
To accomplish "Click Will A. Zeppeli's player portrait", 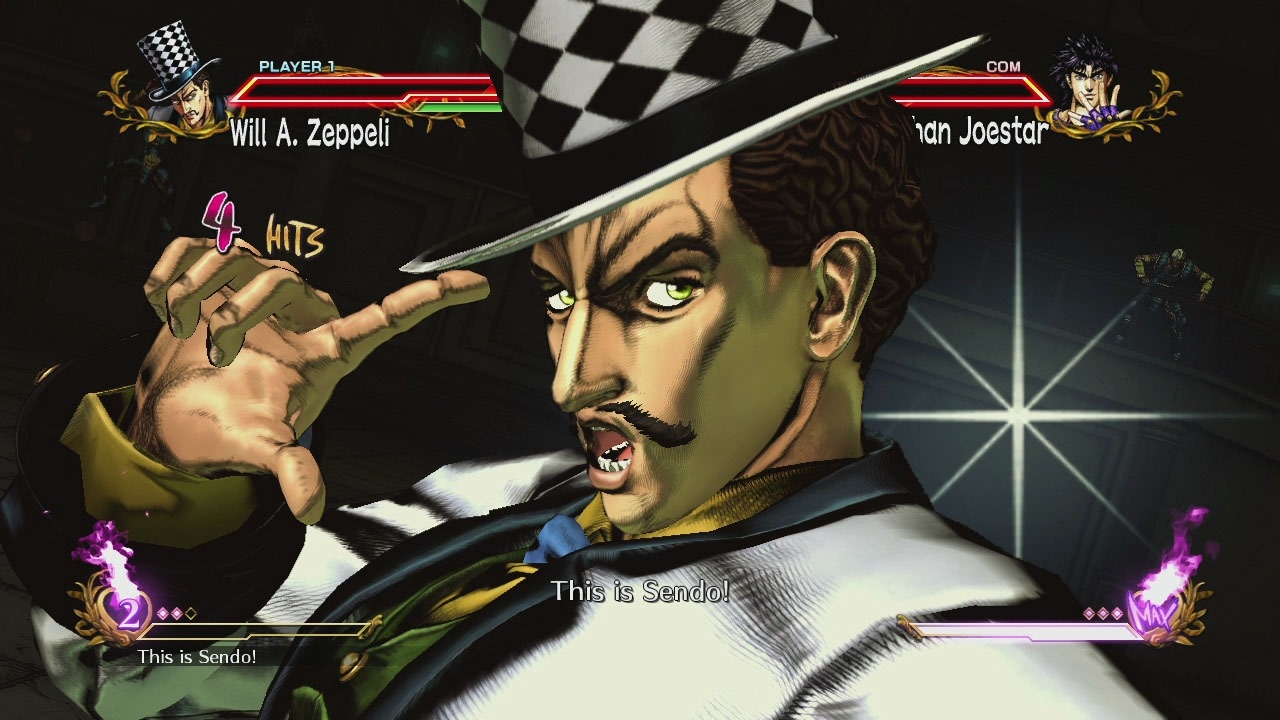I will pos(181,77).
